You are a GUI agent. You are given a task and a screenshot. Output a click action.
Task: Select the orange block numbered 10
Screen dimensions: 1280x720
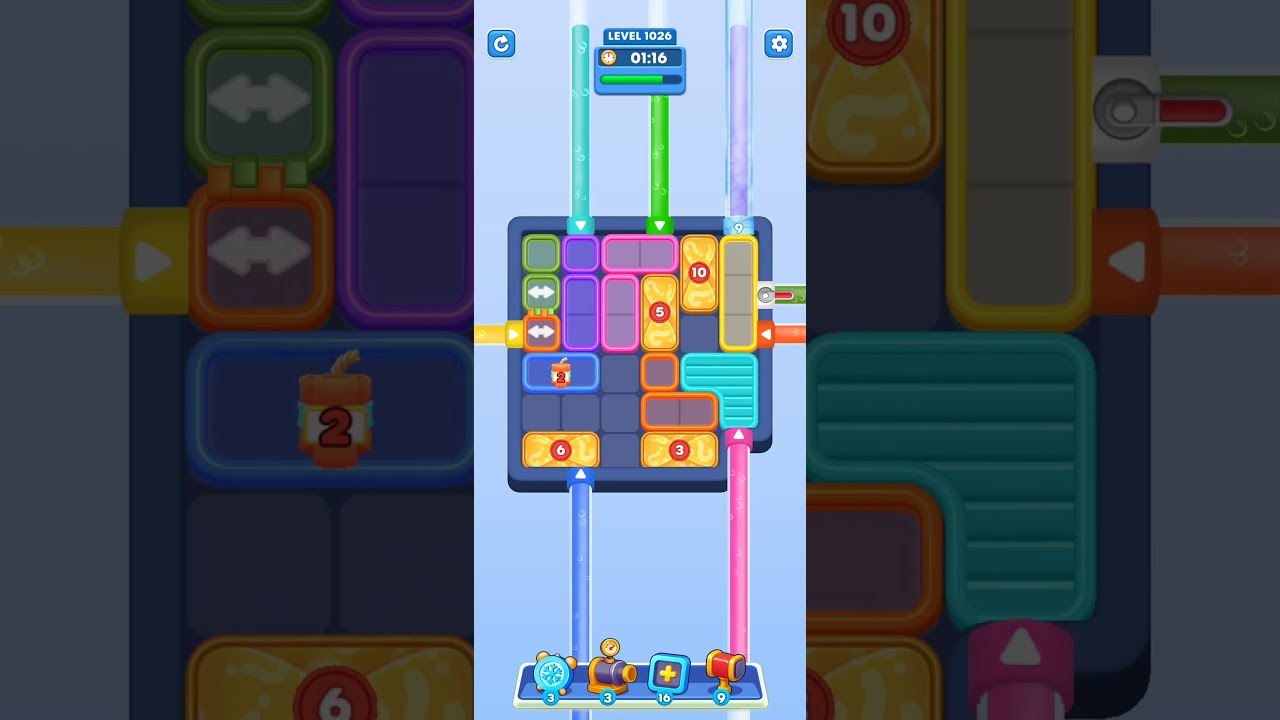[697, 272]
